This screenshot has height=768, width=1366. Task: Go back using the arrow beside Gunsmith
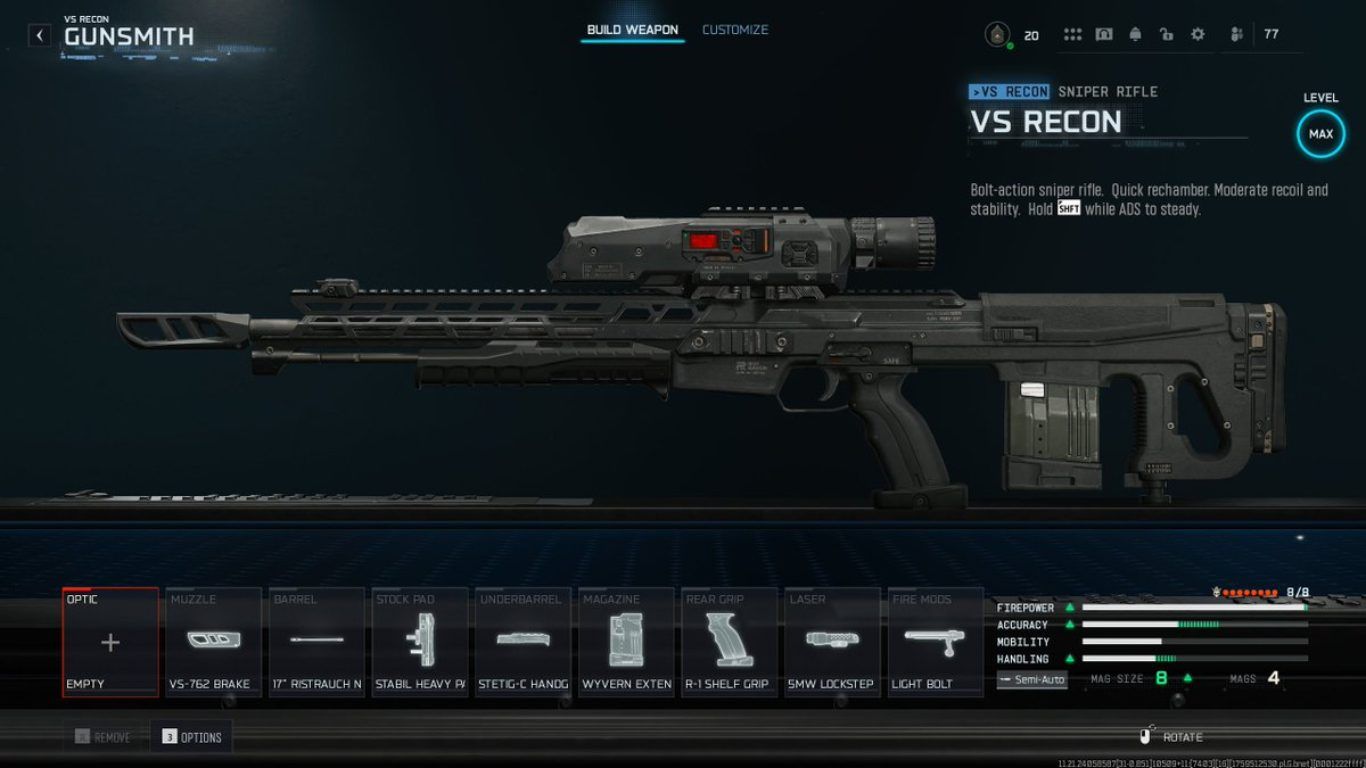point(39,36)
